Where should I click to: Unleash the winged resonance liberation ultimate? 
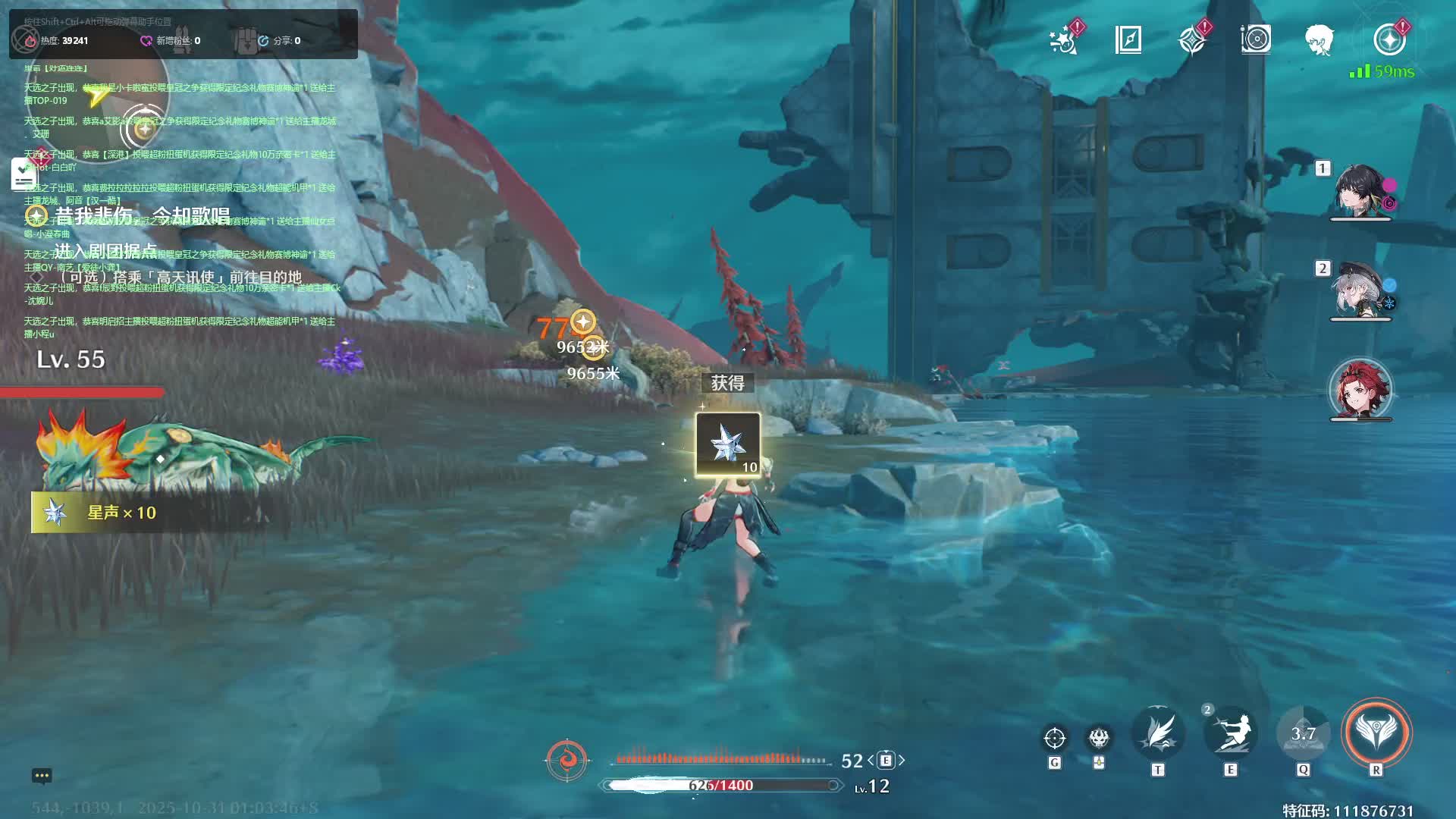(x=1376, y=733)
